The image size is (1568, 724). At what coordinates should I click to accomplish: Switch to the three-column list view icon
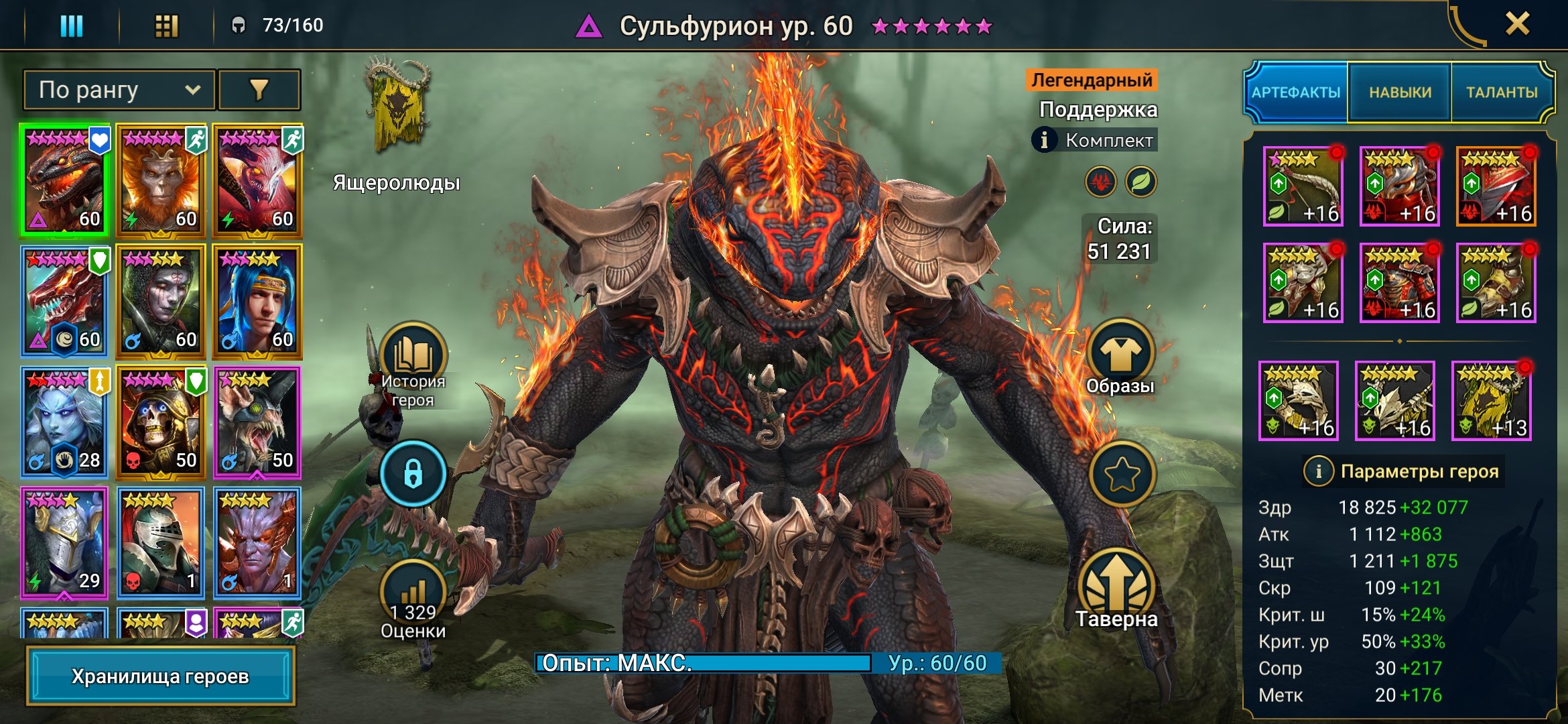(72, 25)
